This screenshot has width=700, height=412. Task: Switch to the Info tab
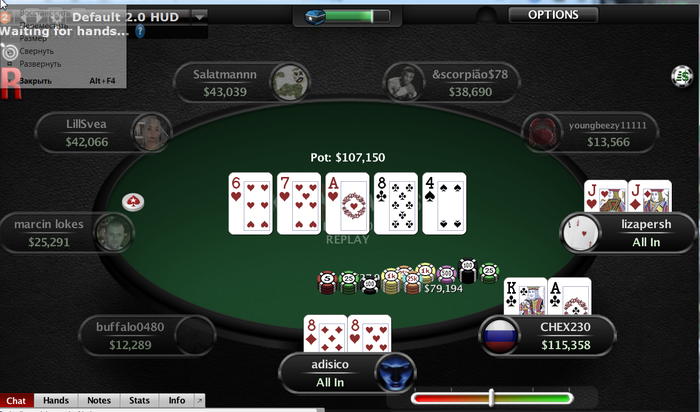coord(176,401)
